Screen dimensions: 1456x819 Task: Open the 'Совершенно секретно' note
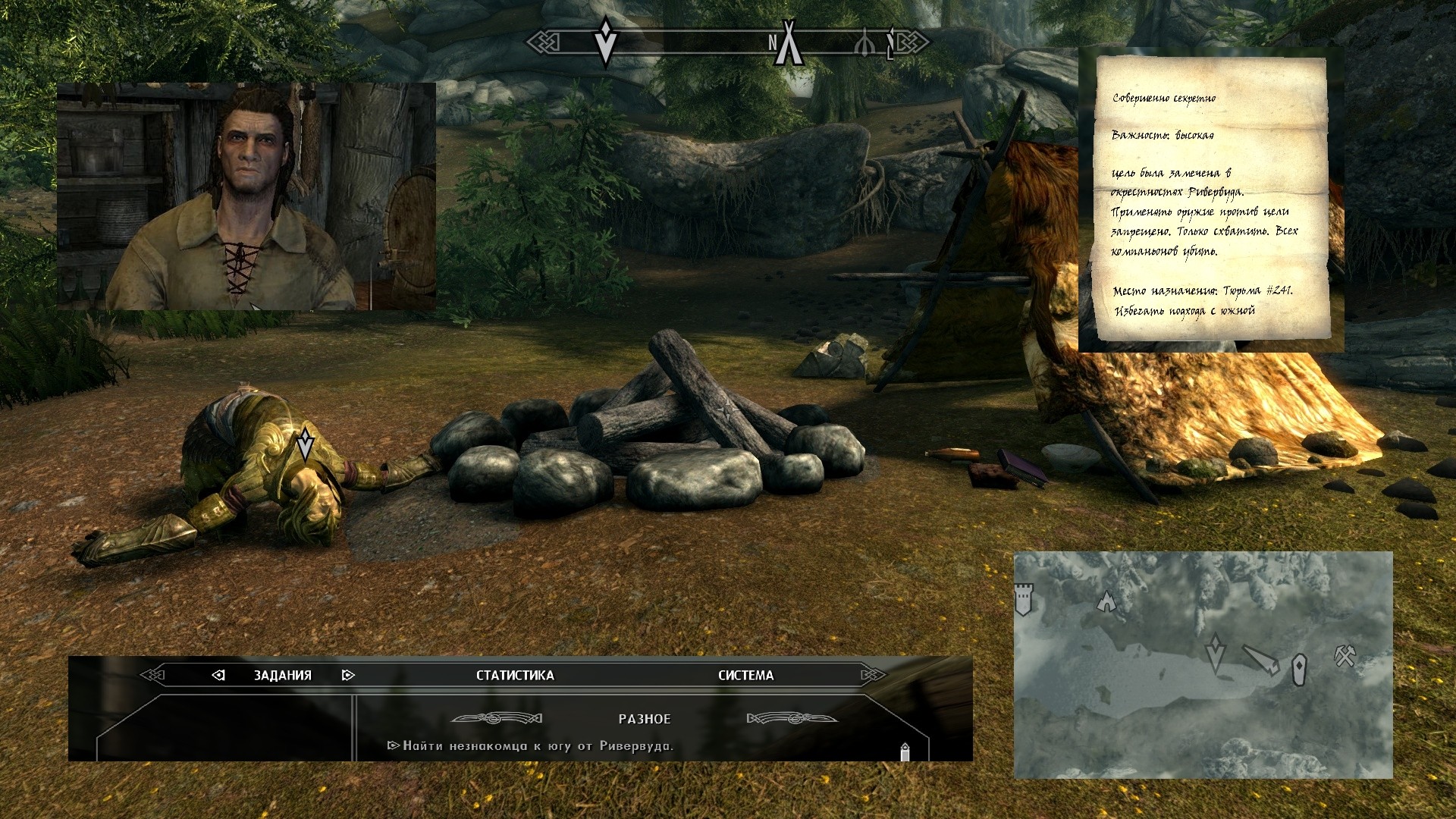click(x=1211, y=199)
